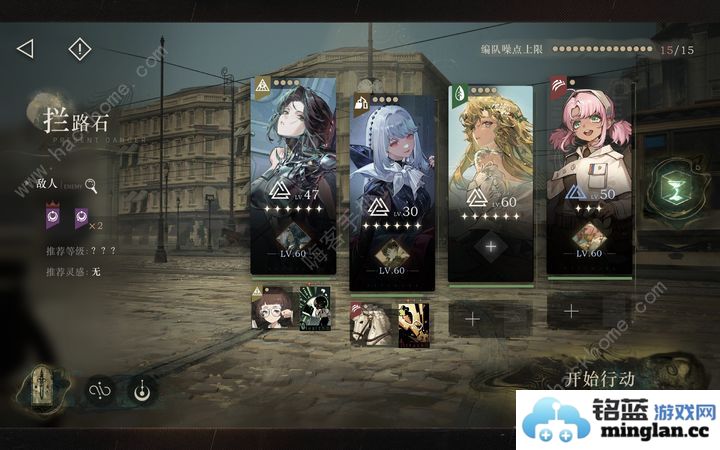Click the round crescent moon icon
This screenshot has height=450, width=720.
pyautogui.click(x=143, y=391)
